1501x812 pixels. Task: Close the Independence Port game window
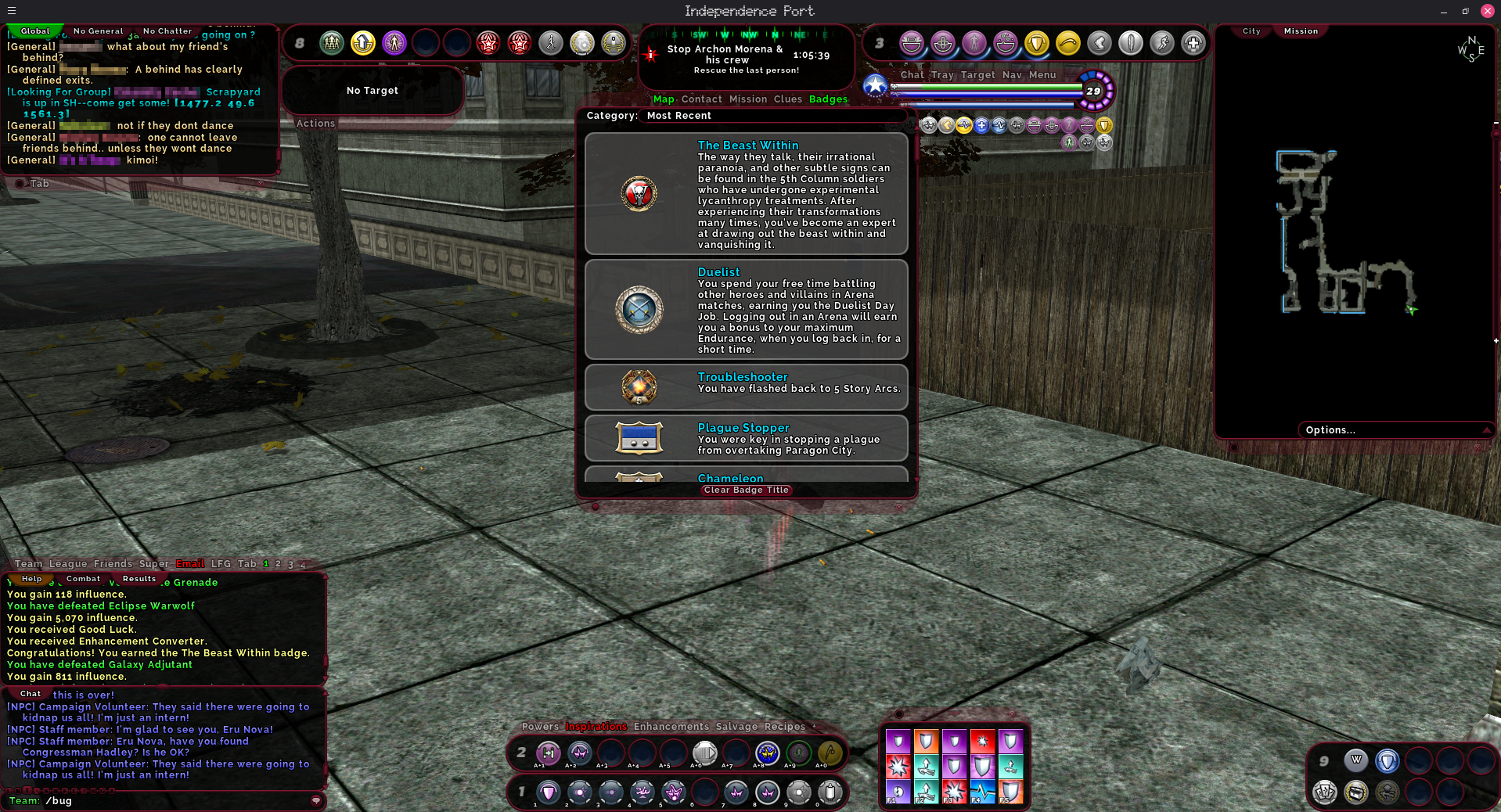pos(1487,11)
